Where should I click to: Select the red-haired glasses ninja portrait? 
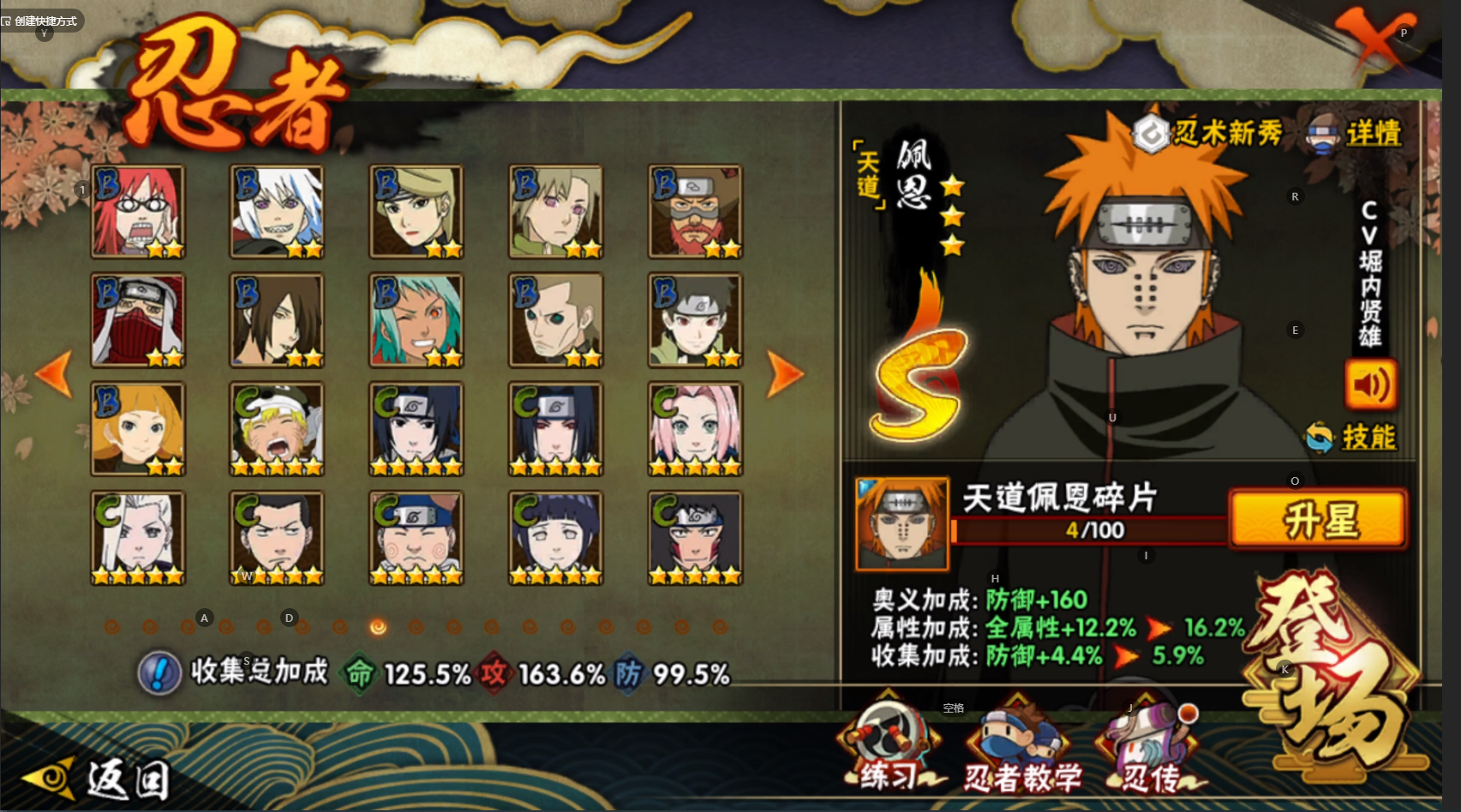(x=138, y=212)
